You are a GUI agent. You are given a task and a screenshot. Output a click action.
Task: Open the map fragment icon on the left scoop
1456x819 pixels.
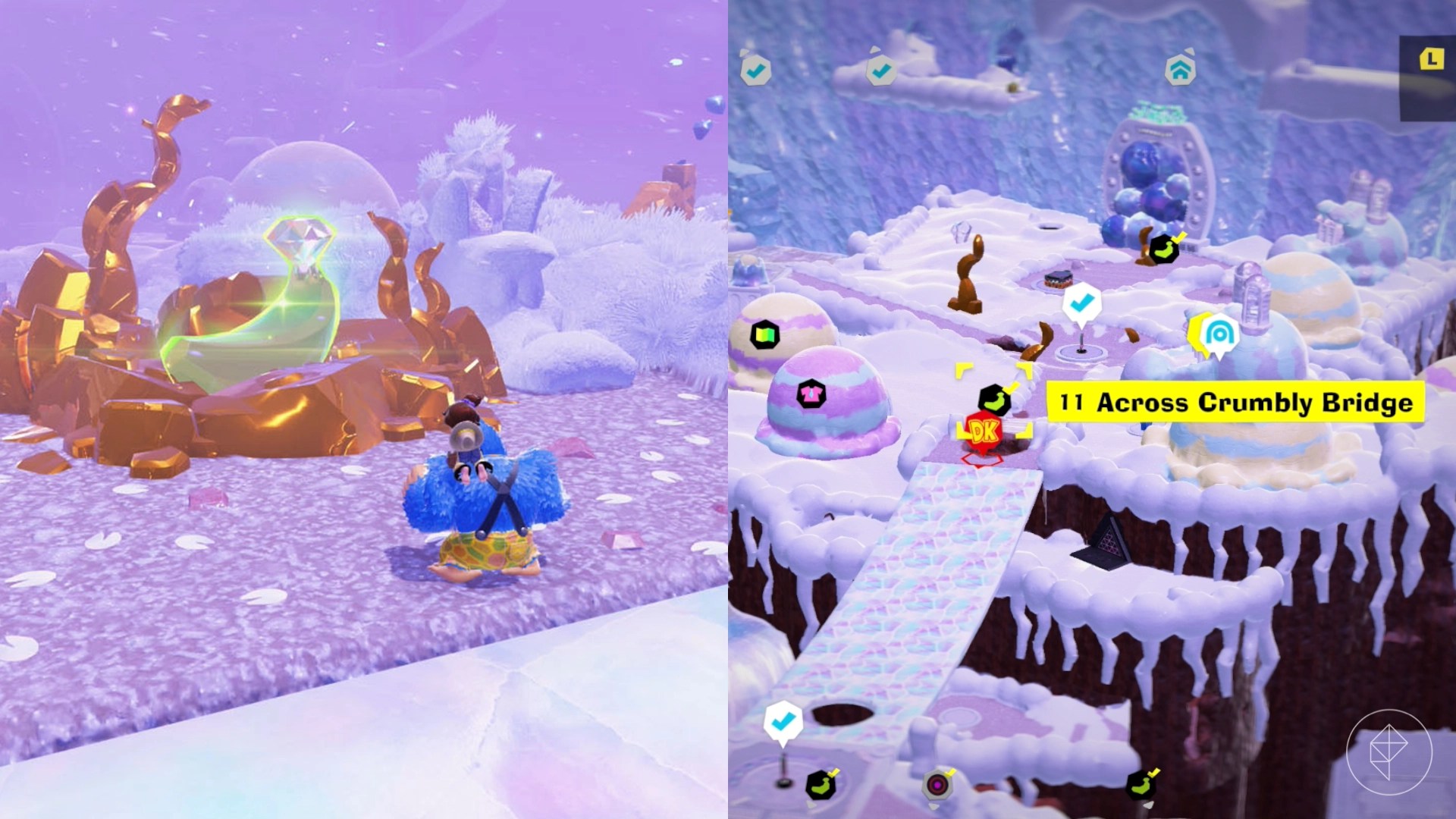764,336
